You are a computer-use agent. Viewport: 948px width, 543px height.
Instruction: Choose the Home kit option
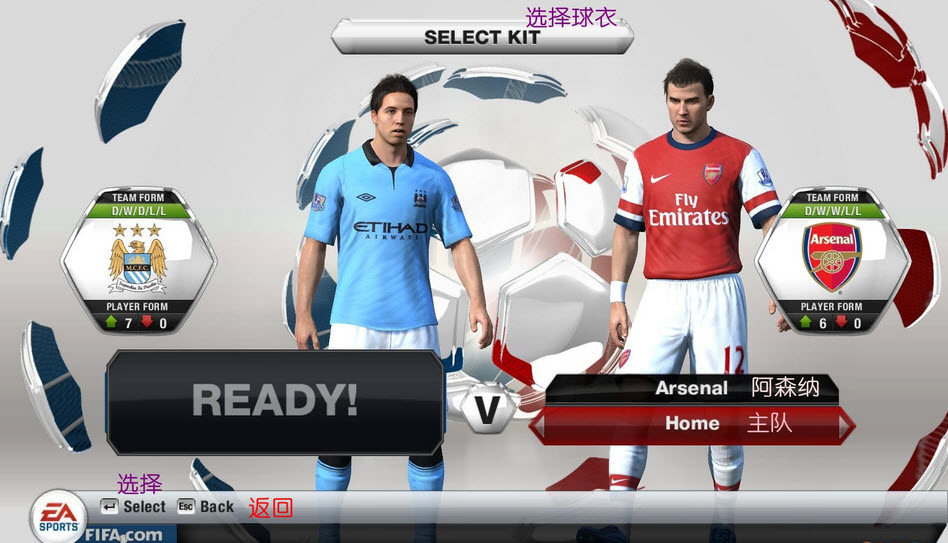point(692,424)
